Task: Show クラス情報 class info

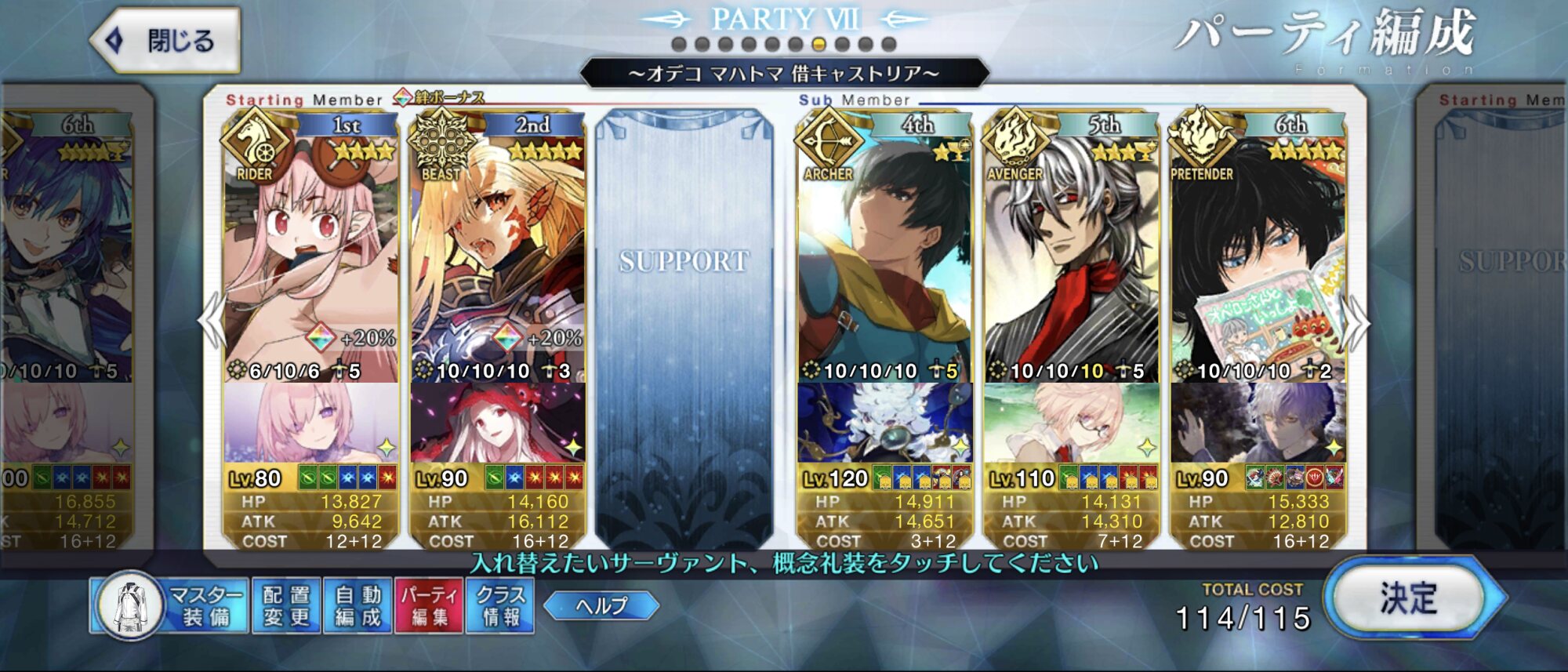Action: tap(500, 606)
